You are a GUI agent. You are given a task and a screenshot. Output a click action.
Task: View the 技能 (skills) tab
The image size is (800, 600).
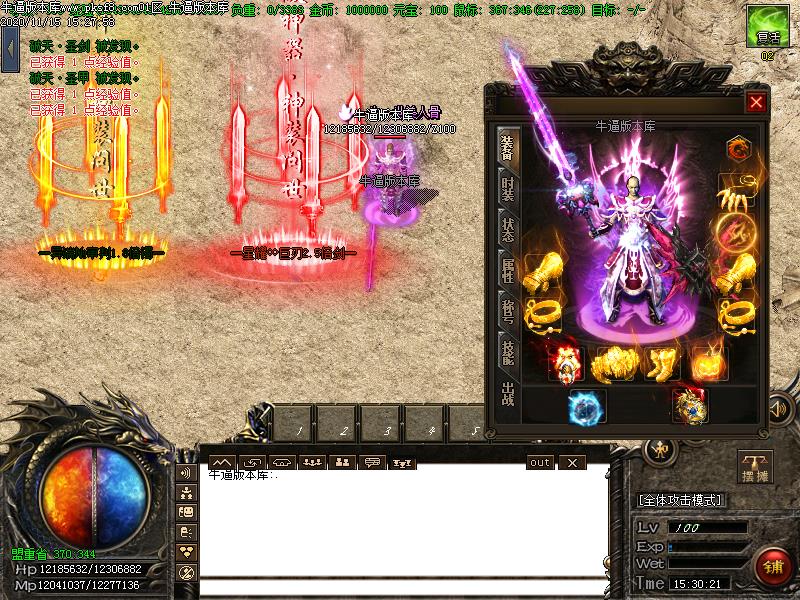(508, 348)
